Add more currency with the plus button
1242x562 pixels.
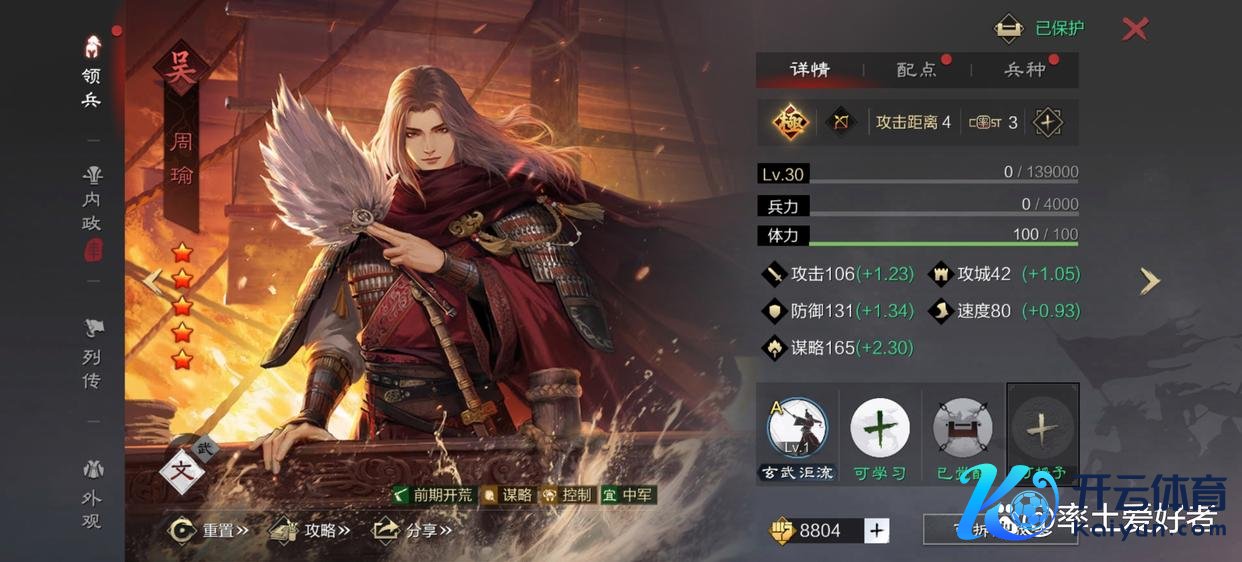click(877, 530)
